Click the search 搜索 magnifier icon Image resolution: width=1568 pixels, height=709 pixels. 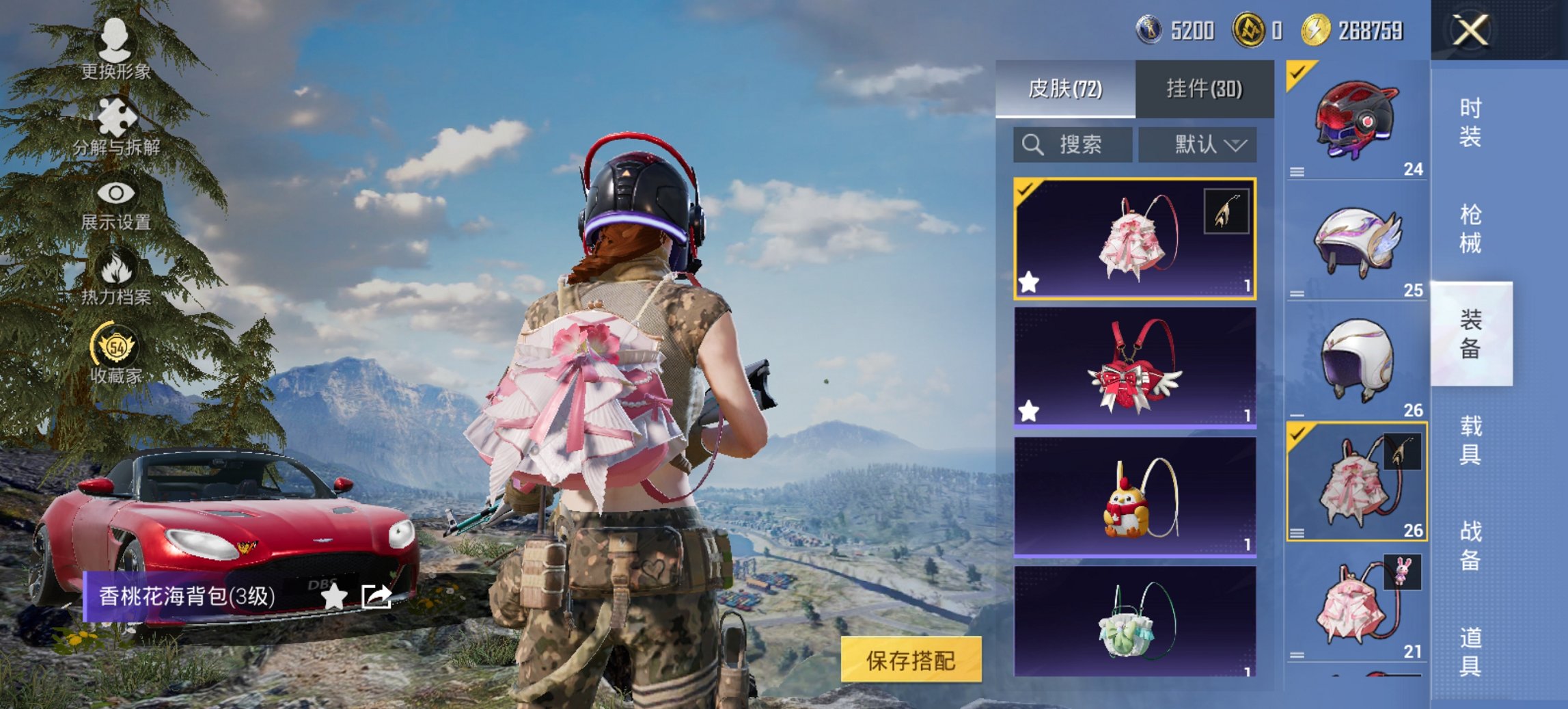coord(1032,146)
